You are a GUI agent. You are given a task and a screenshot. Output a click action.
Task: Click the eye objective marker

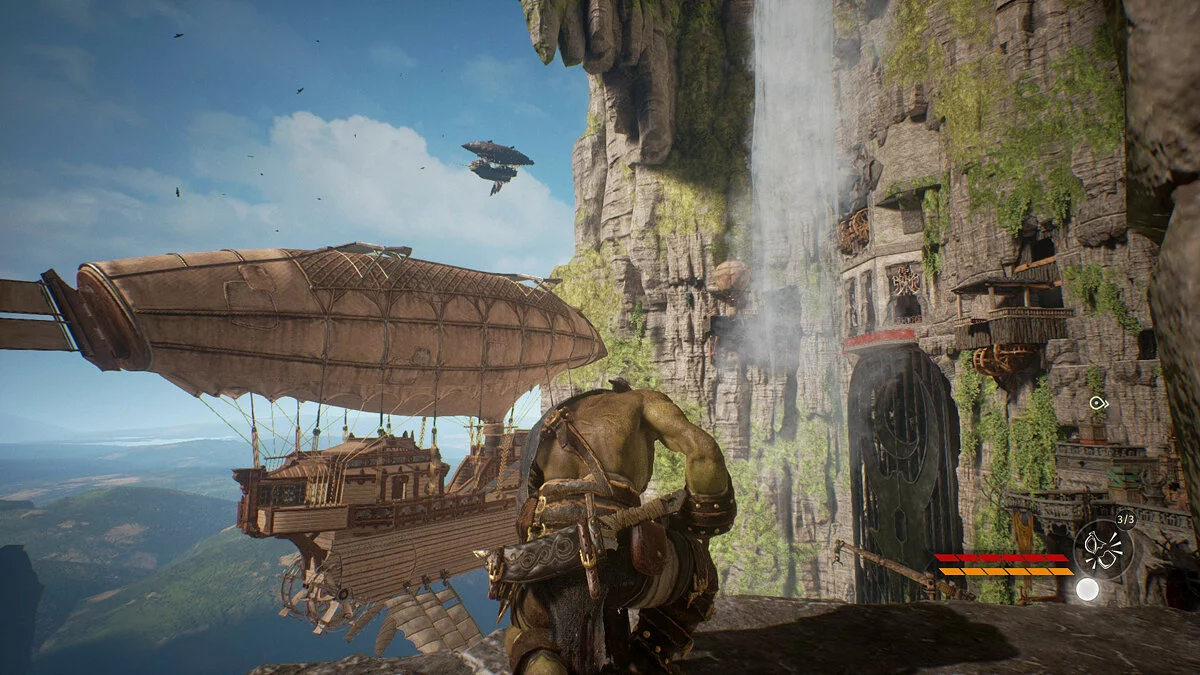pyautogui.click(x=1098, y=403)
